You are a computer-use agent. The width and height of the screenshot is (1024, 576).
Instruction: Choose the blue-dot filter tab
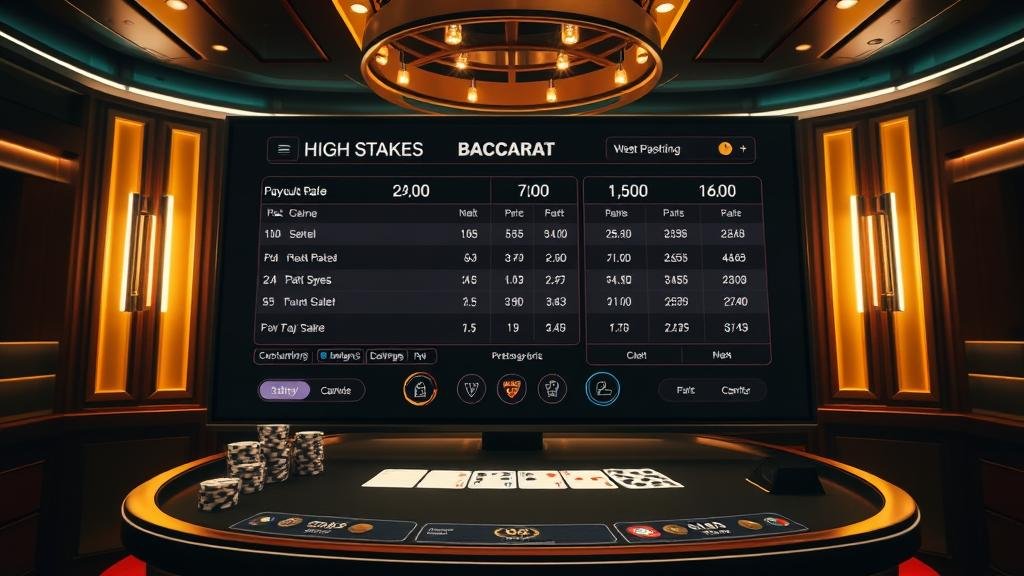(x=338, y=355)
